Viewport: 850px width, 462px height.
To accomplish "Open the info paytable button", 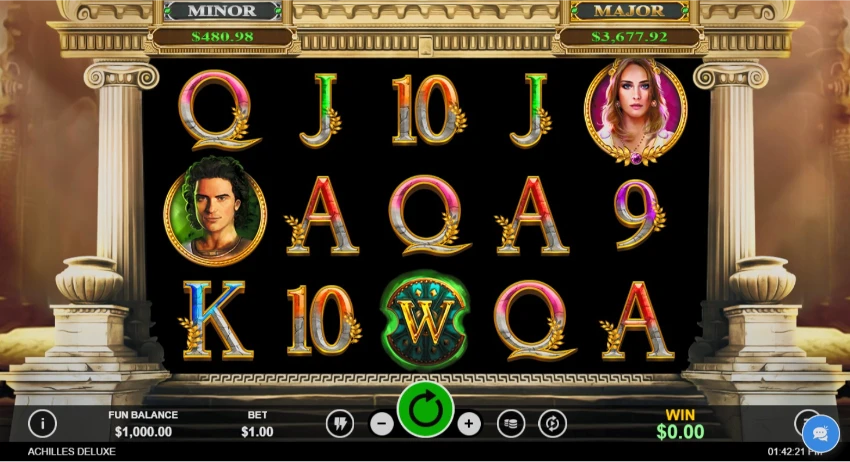I will (x=42, y=423).
